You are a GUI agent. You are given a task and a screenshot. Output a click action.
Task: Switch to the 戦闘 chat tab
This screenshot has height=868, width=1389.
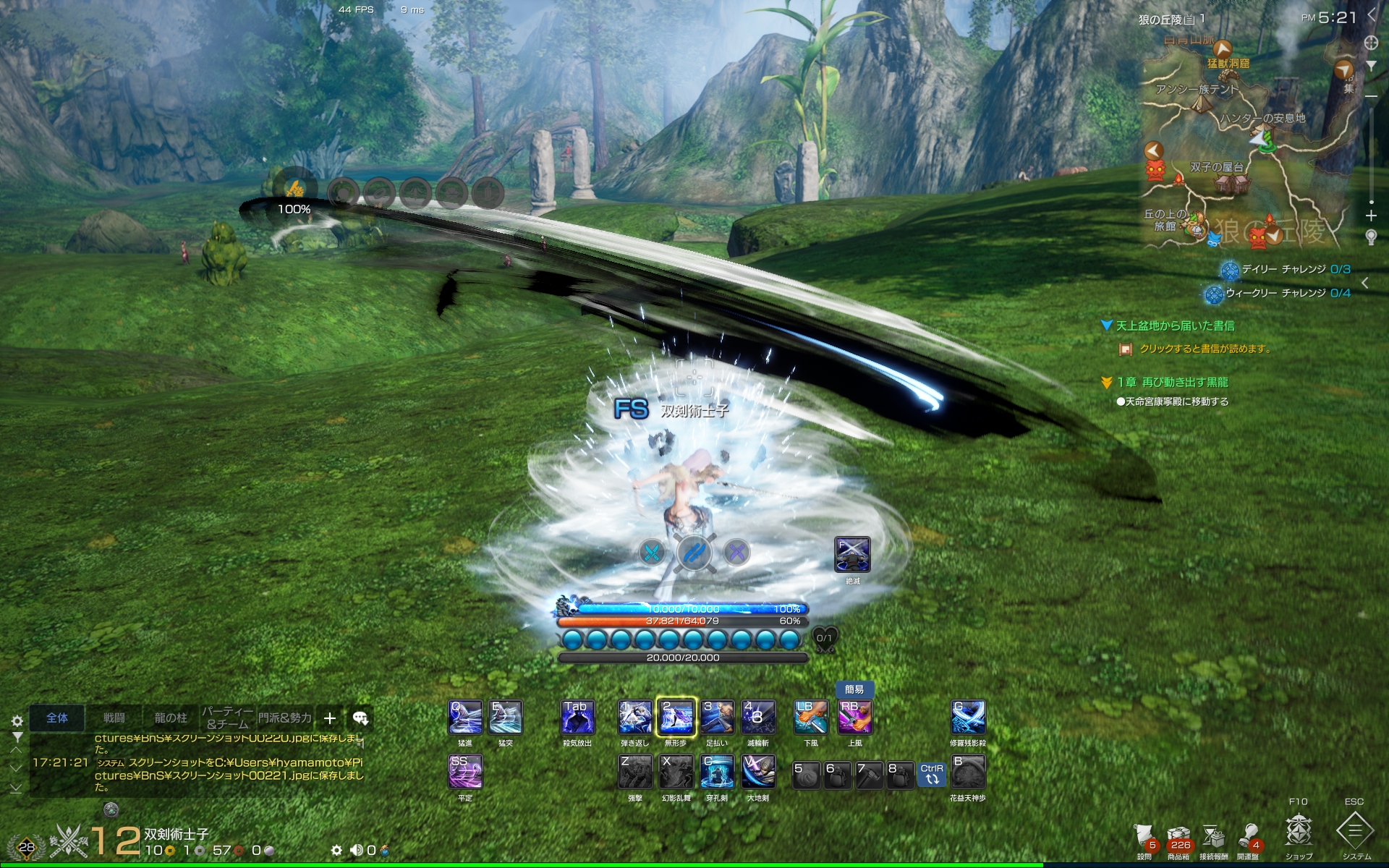(x=114, y=718)
